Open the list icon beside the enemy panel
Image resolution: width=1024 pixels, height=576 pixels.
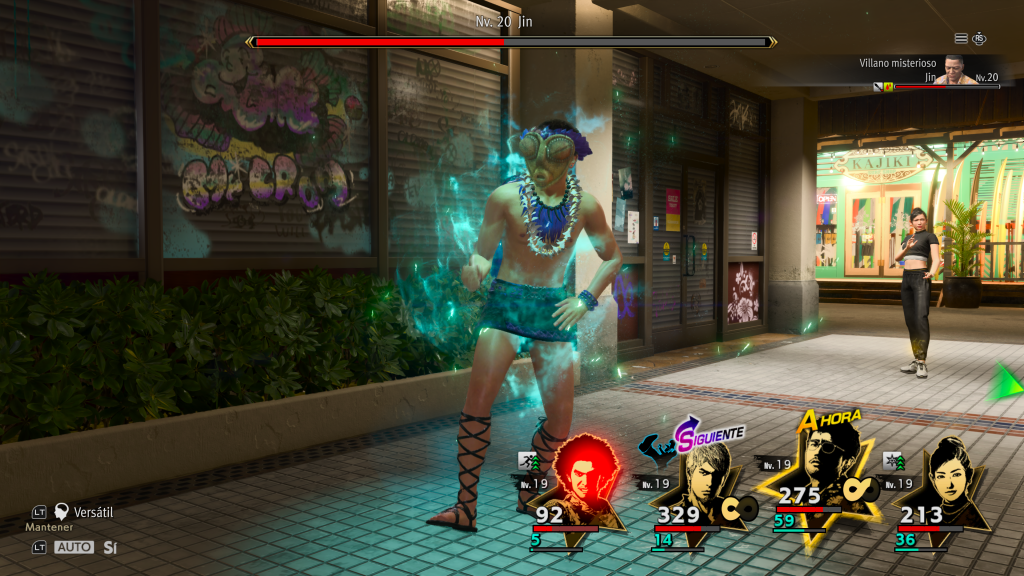click(x=961, y=38)
